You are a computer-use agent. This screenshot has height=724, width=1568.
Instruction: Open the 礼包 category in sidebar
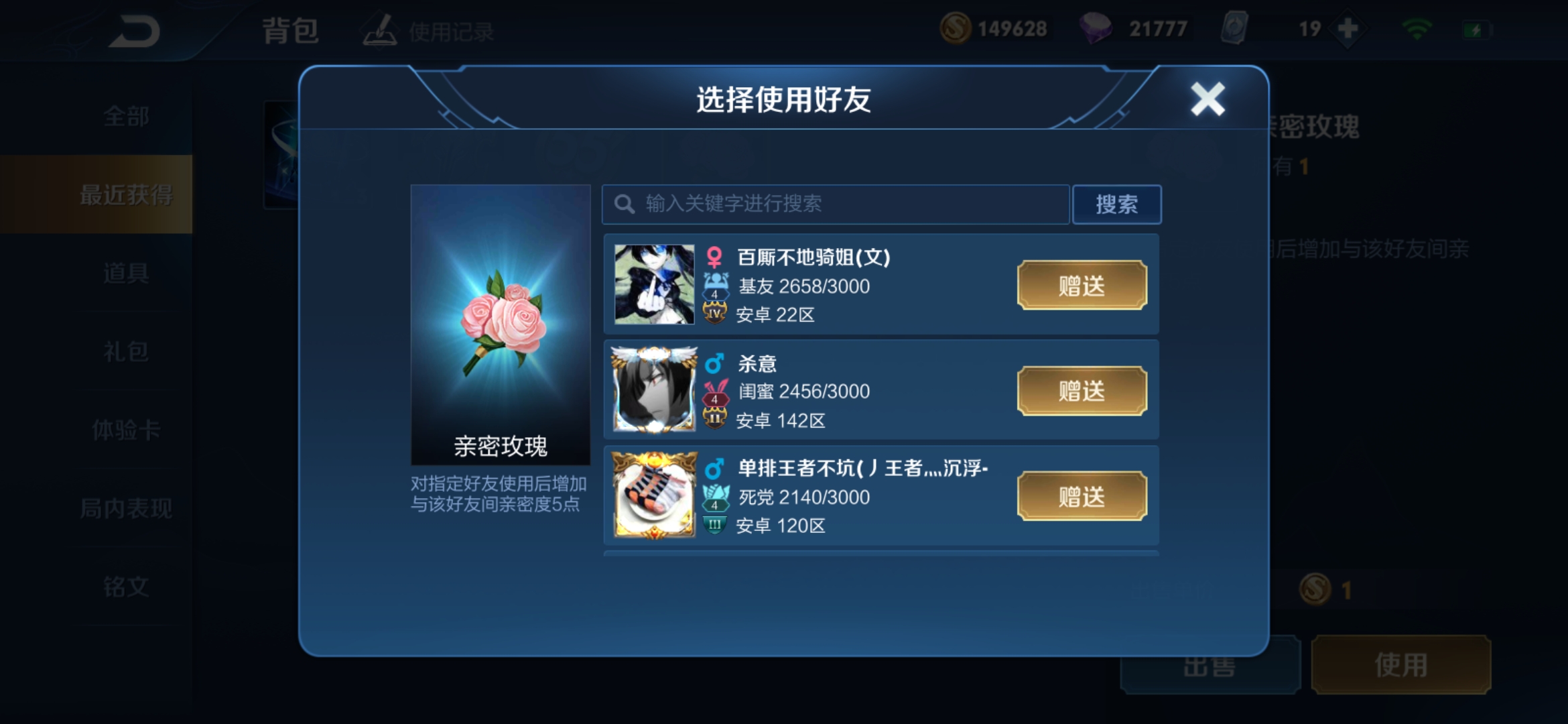click(125, 351)
